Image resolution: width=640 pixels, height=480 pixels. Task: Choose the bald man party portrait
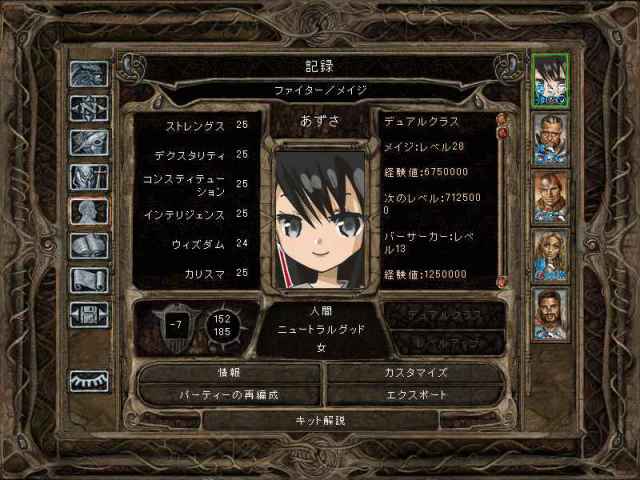[550, 196]
